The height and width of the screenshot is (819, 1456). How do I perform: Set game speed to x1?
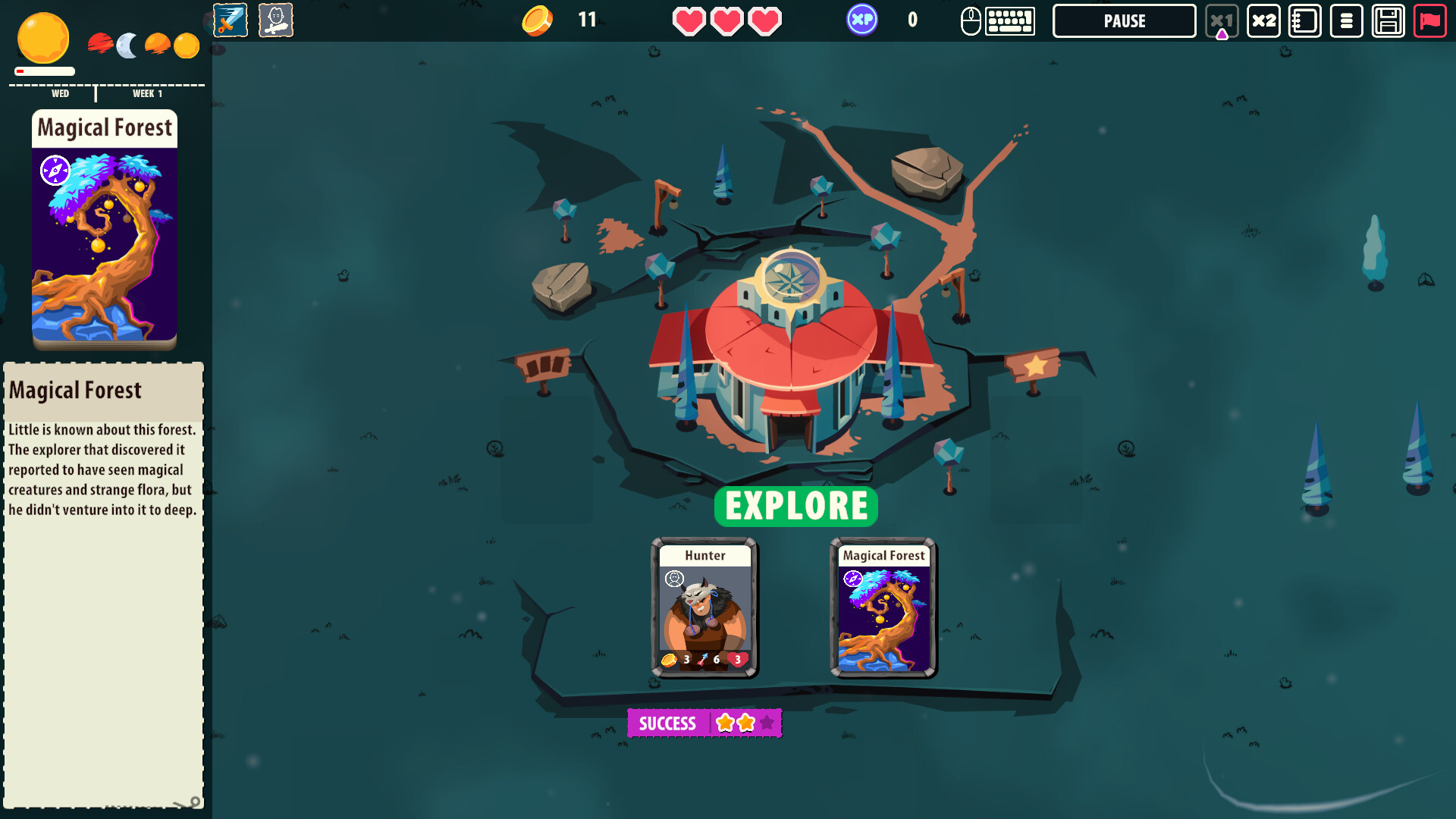[x=1221, y=20]
